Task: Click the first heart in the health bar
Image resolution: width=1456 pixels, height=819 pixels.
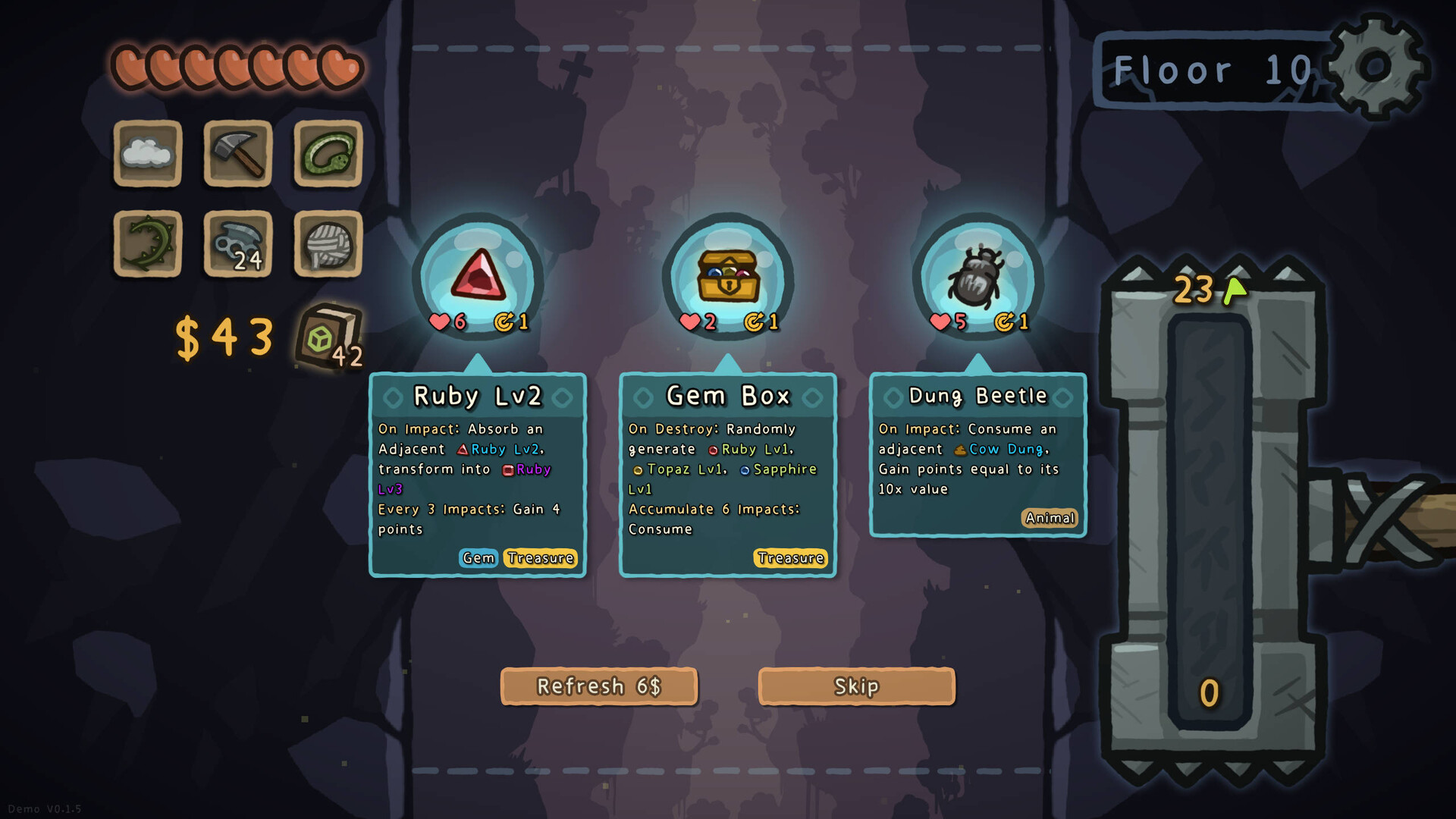Action: 129,67
